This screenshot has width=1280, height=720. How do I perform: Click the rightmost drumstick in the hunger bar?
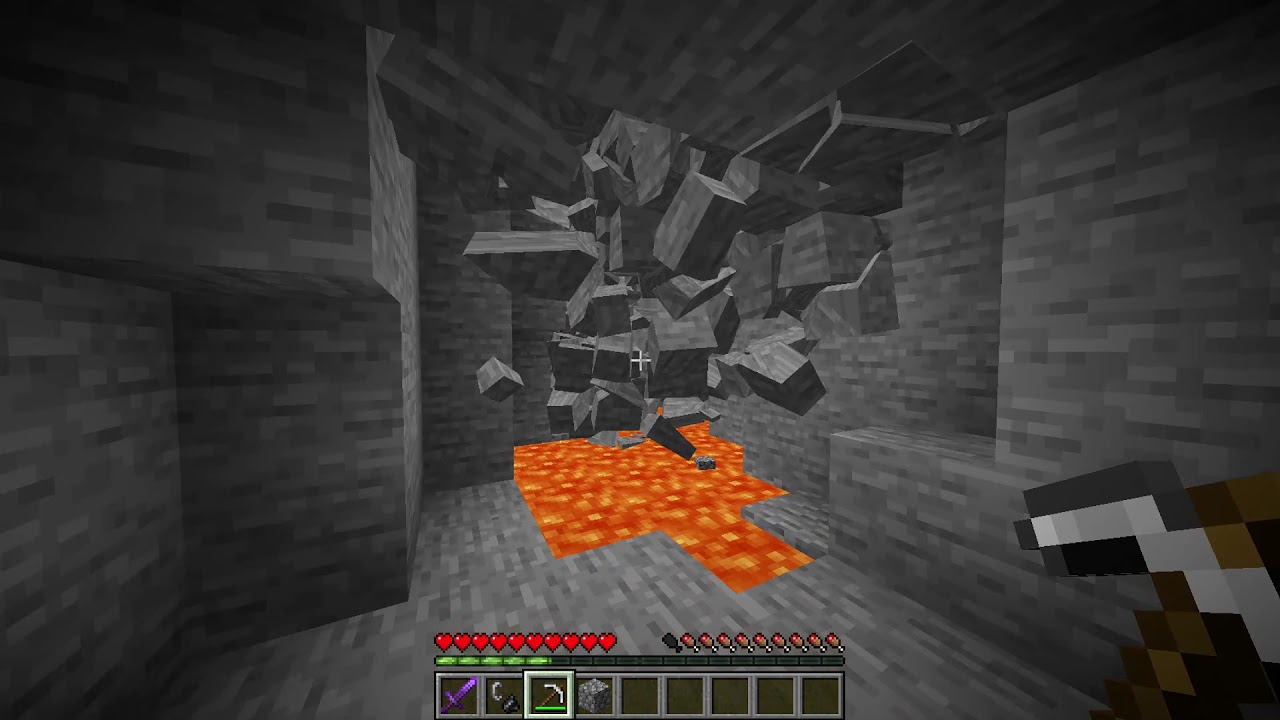(x=833, y=640)
